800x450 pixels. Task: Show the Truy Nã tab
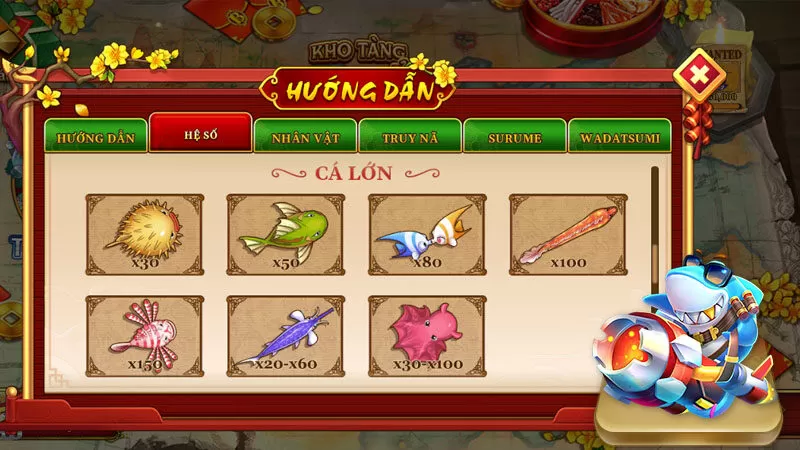pyautogui.click(x=409, y=137)
